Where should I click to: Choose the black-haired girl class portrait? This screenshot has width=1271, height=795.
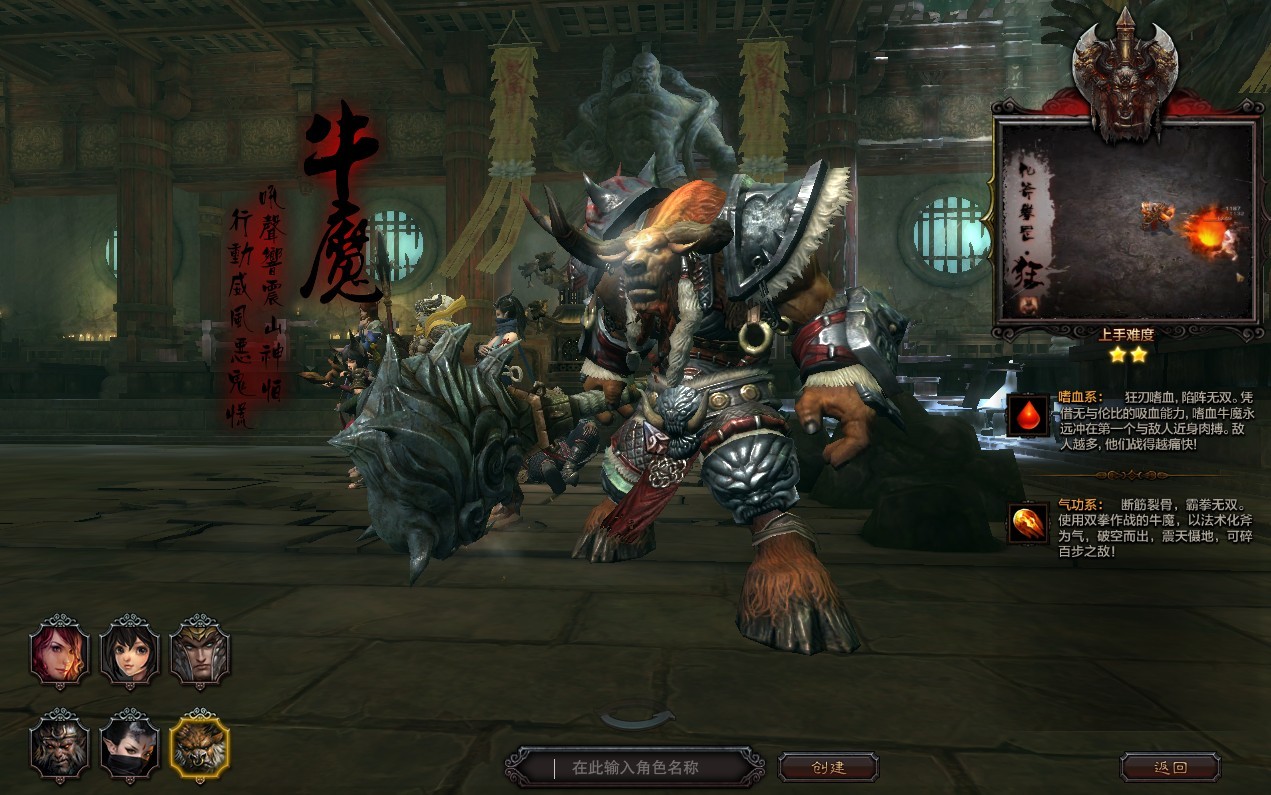[130, 653]
